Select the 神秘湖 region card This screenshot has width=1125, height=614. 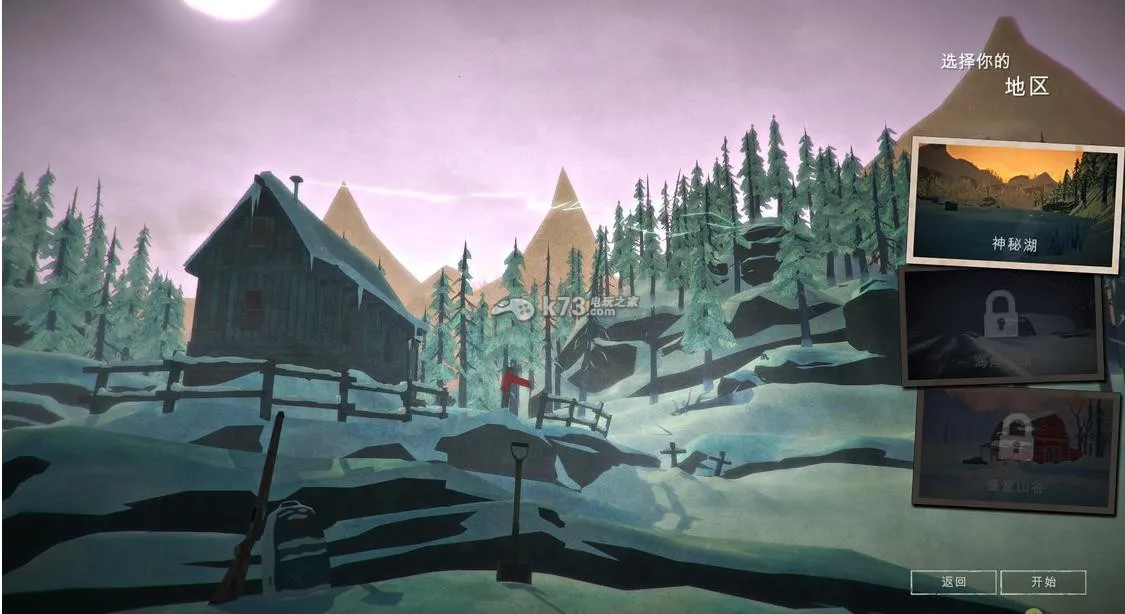click(1013, 206)
